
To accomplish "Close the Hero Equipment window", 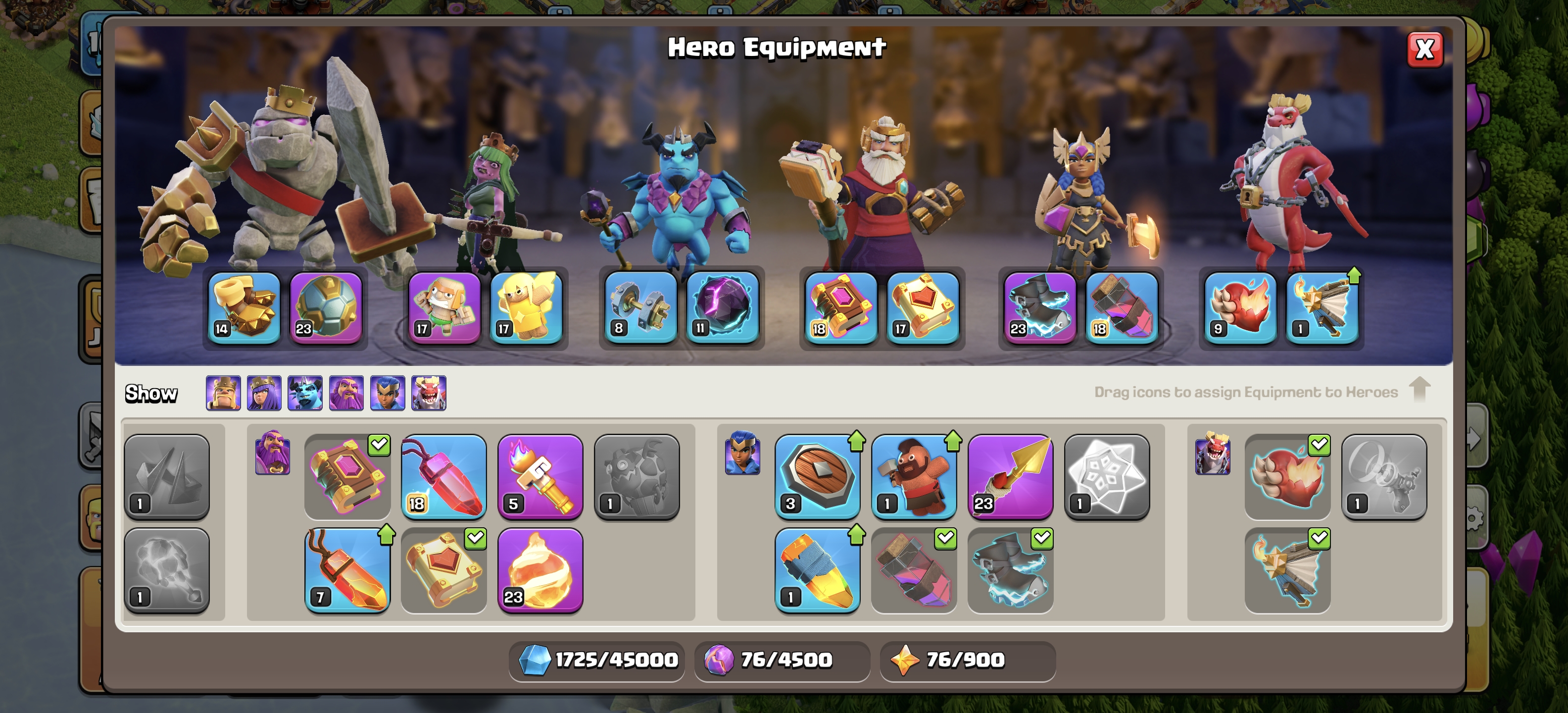I will [x=1424, y=50].
